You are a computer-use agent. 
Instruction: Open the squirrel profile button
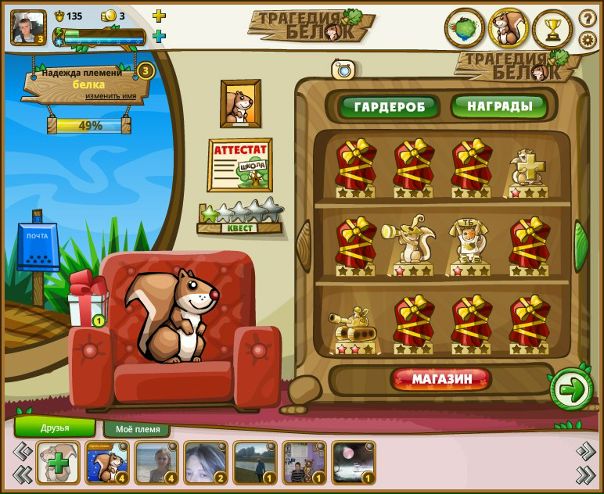coord(508,28)
